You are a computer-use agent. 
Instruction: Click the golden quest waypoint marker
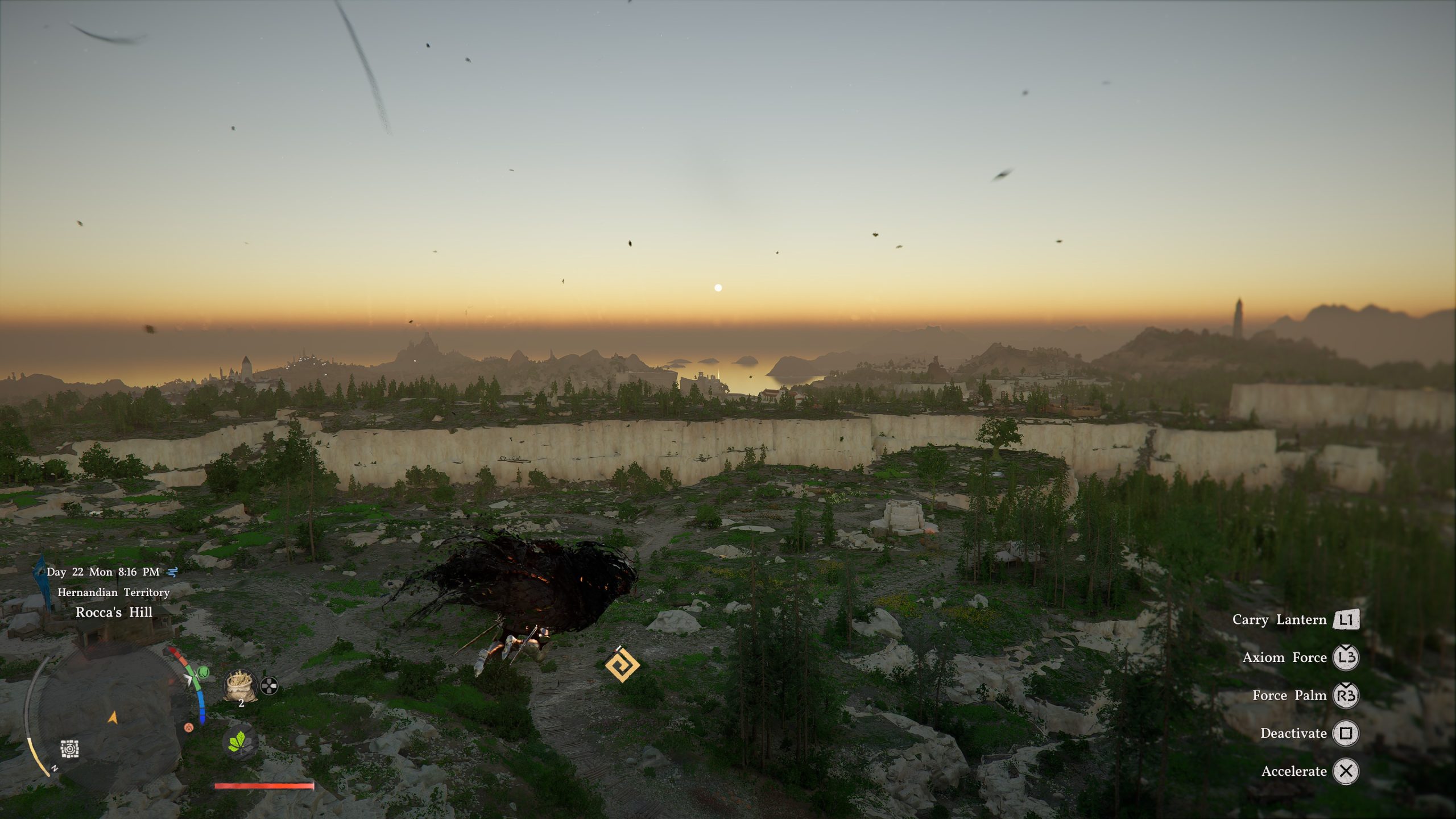622,664
